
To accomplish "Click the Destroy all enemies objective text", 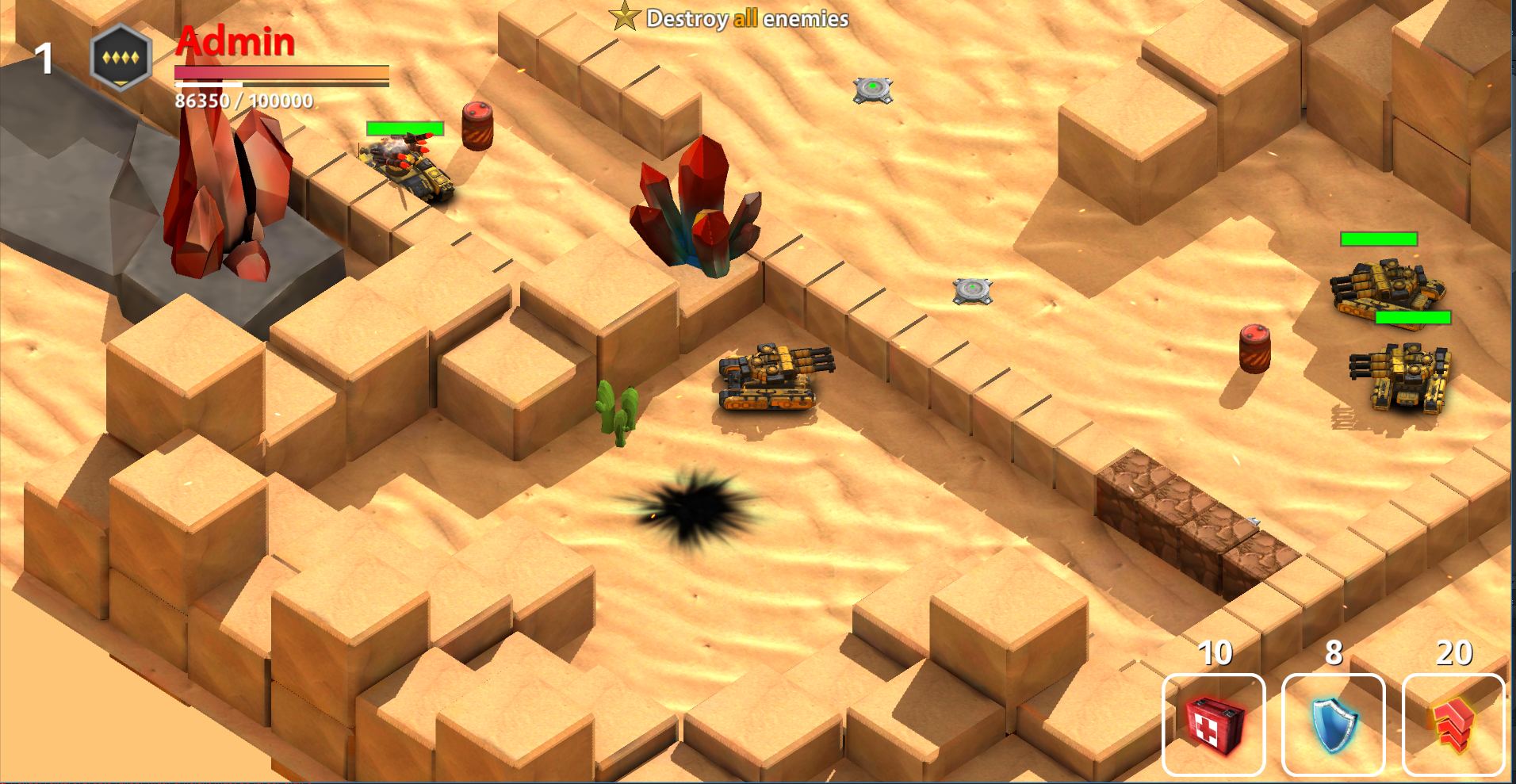I will coord(745,19).
